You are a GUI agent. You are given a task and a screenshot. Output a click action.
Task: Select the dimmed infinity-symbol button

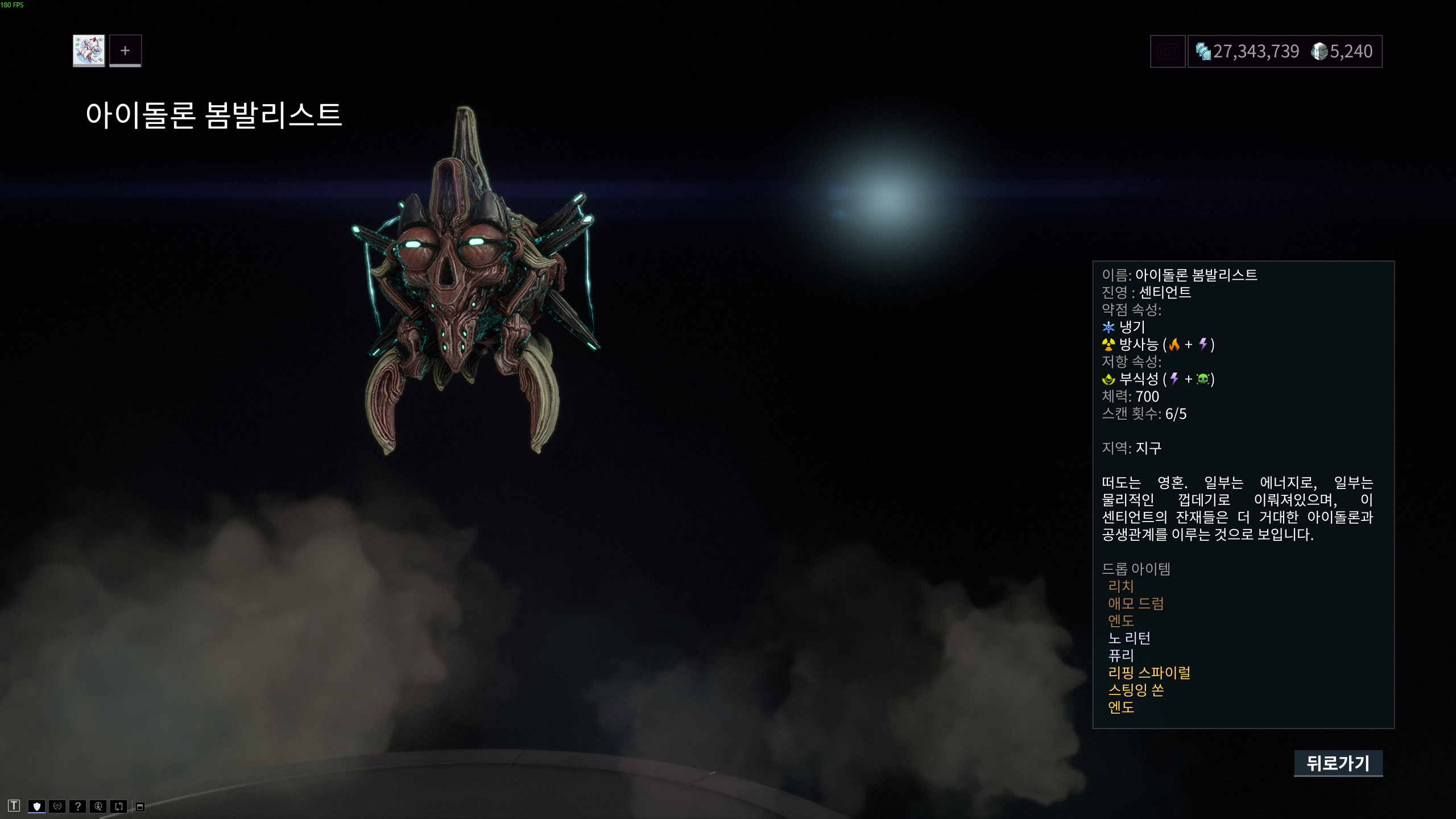(x=1167, y=52)
